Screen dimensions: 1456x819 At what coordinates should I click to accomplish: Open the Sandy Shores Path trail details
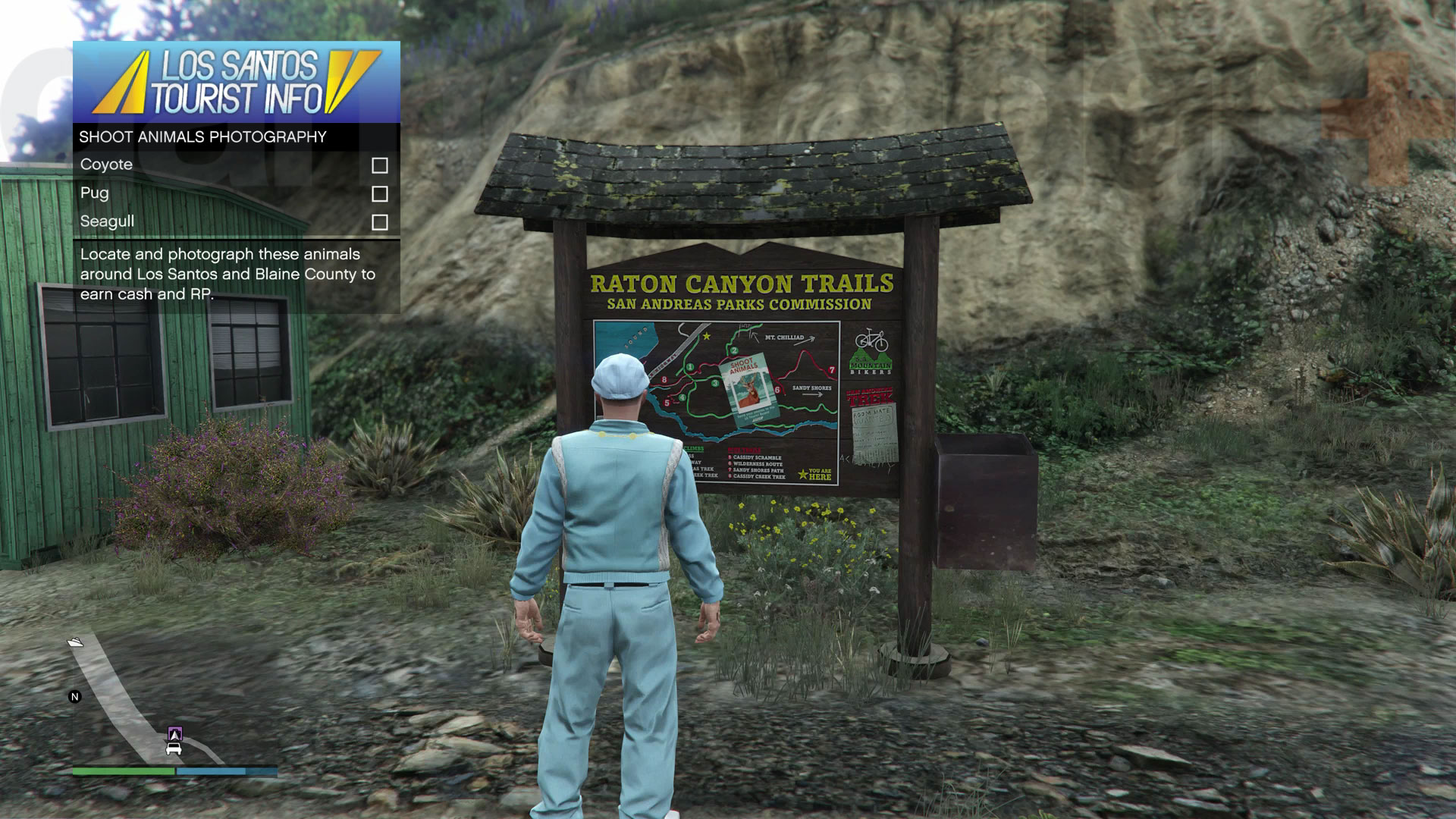pyautogui.click(x=758, y=471)
